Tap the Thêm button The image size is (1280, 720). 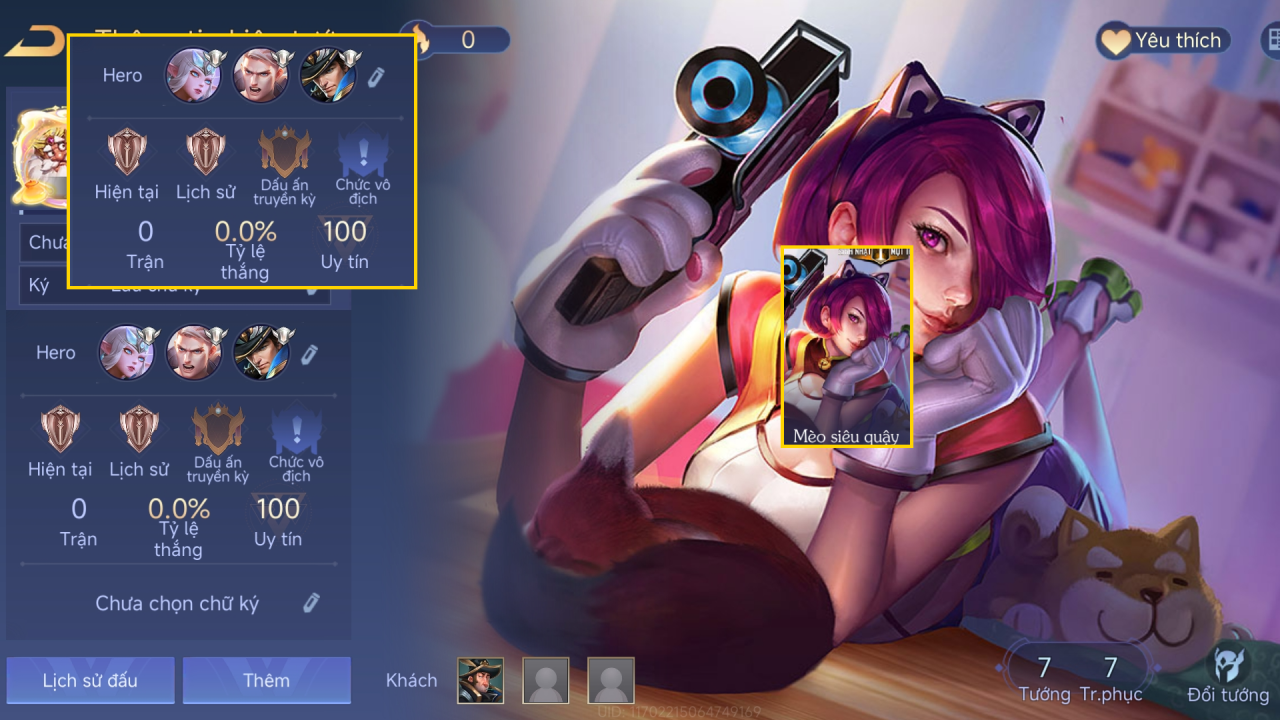click(266, 681)
